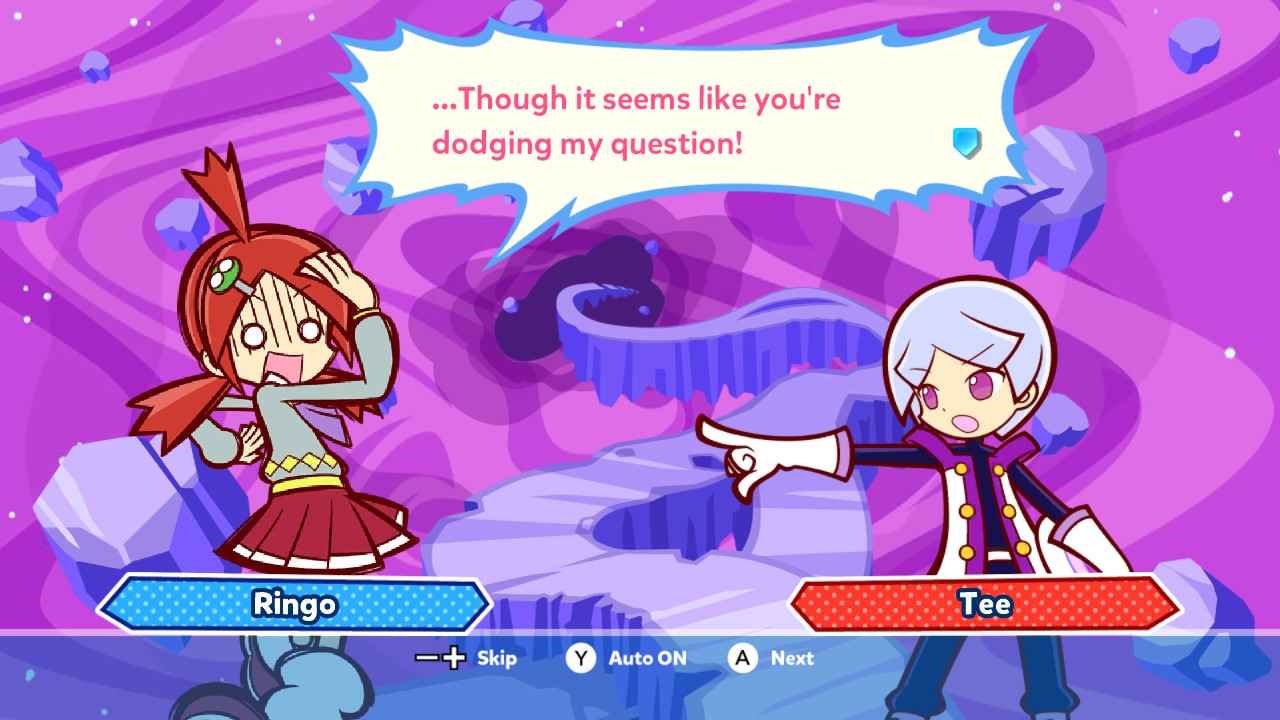Toggle the Auto ON dialogue option
1280x720 pixels.
tap(627, 658)
